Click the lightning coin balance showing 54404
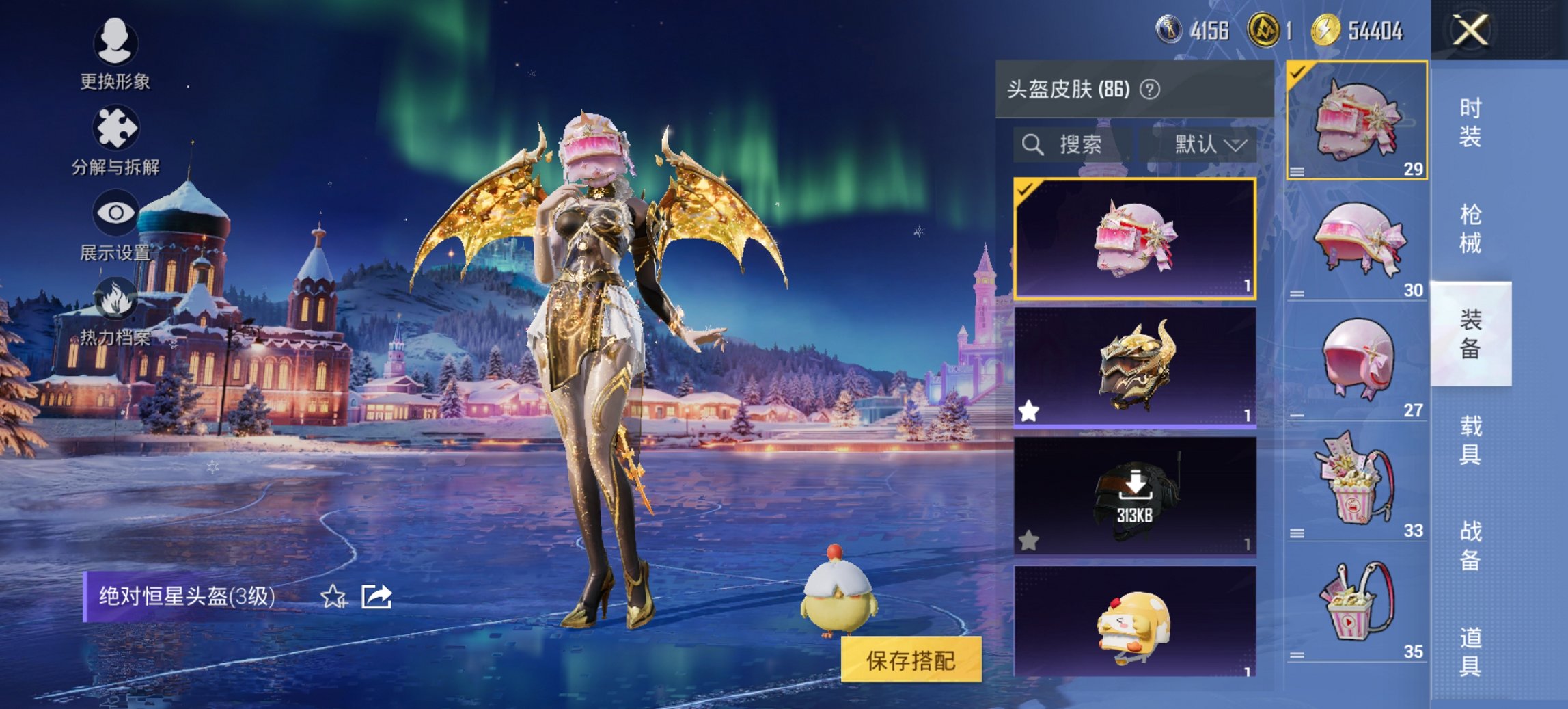Screen dimensions: 1568x709 coord(1341,30)
